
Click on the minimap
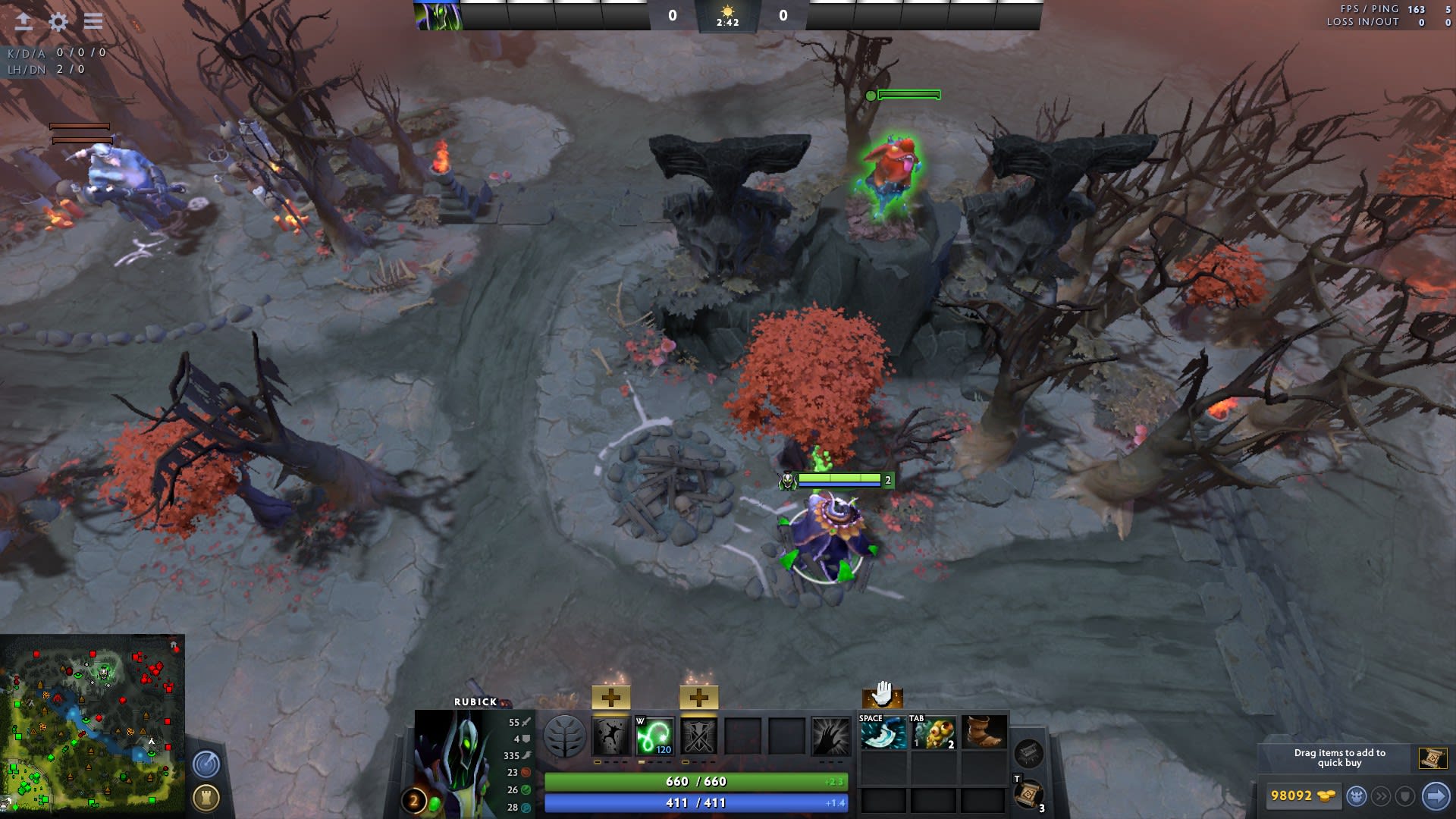click(x=92, y=724)
